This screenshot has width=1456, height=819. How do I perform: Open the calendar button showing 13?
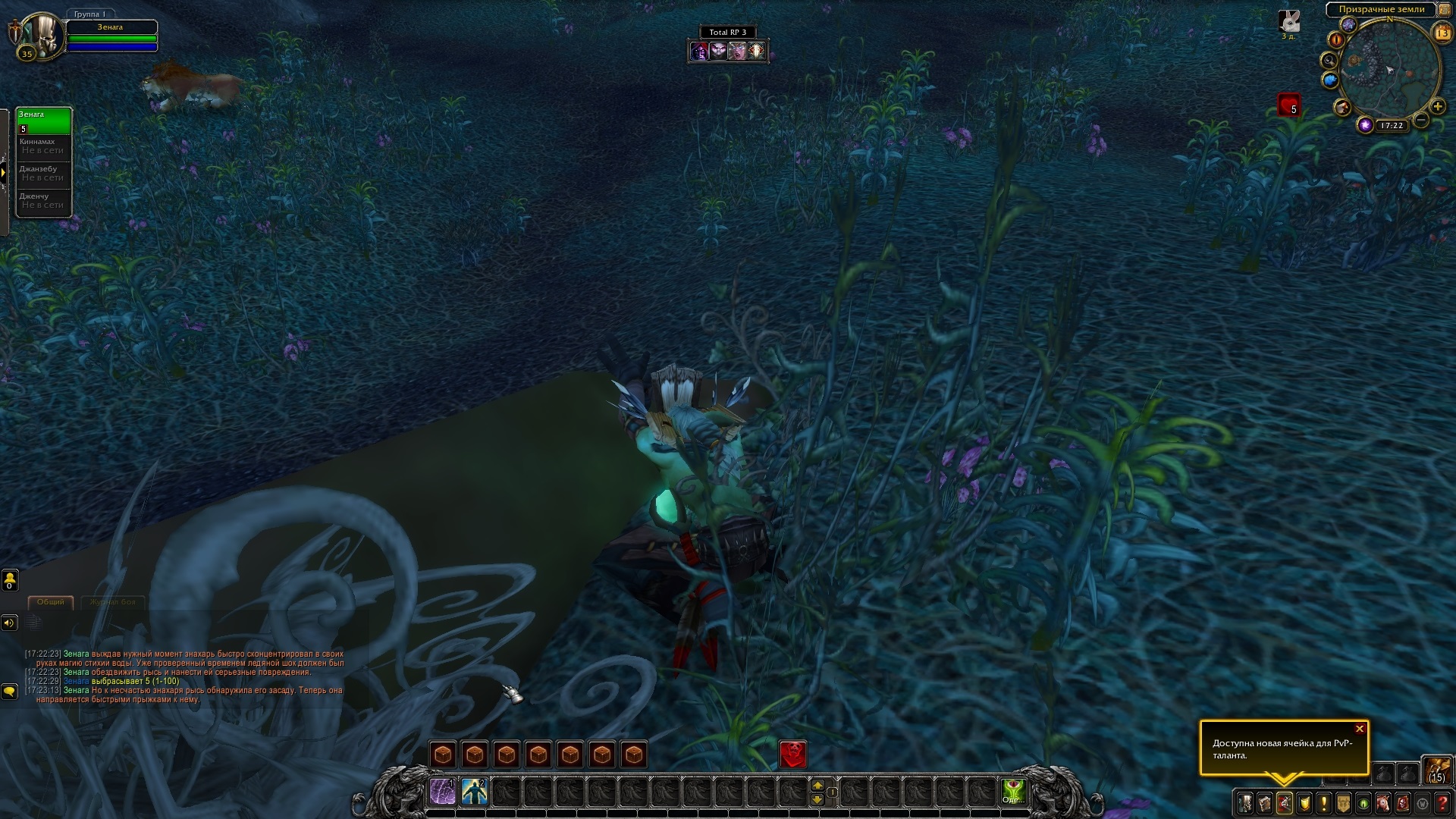click(x=1442, y=33)
